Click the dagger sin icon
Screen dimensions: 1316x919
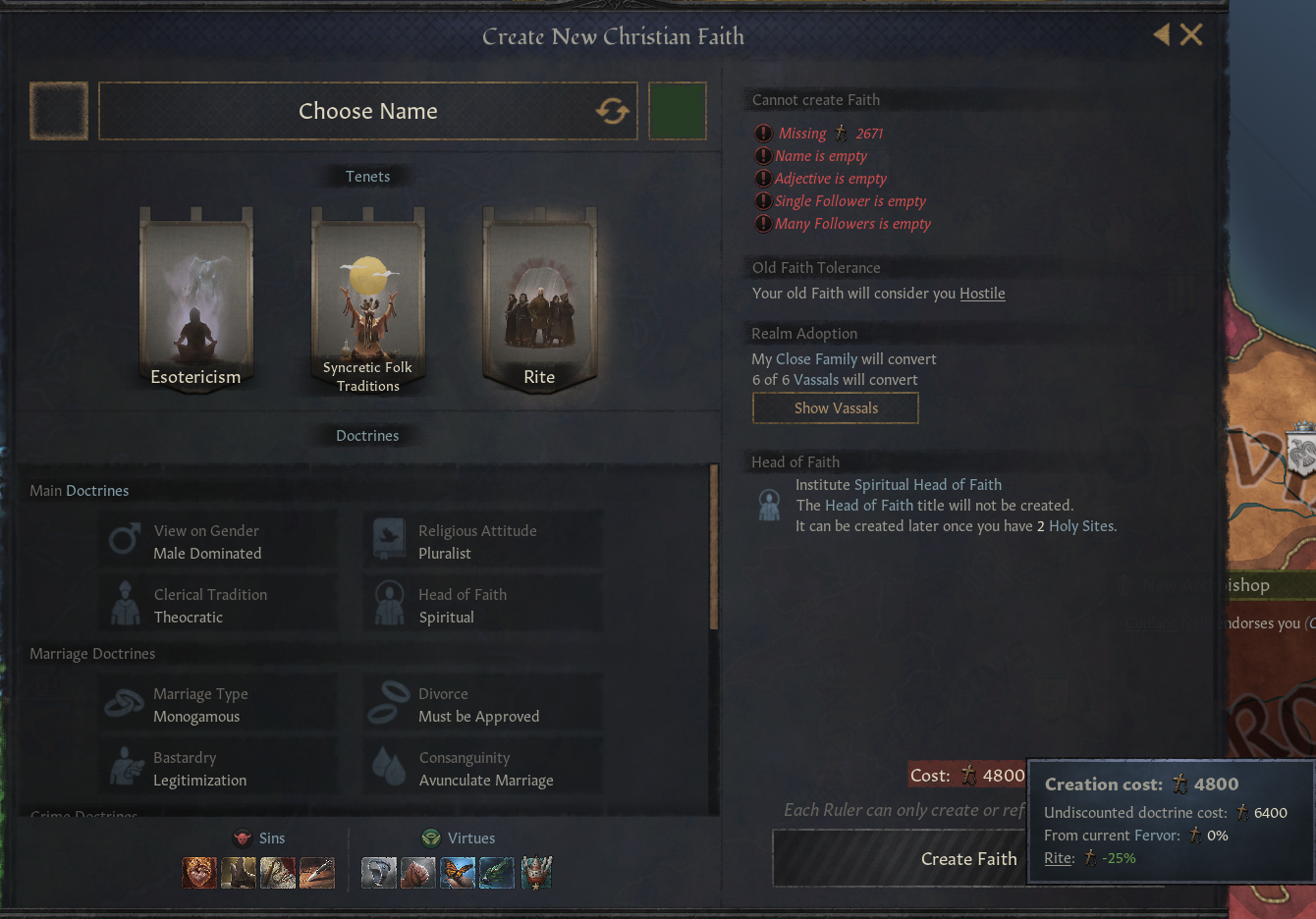(317, 873)
